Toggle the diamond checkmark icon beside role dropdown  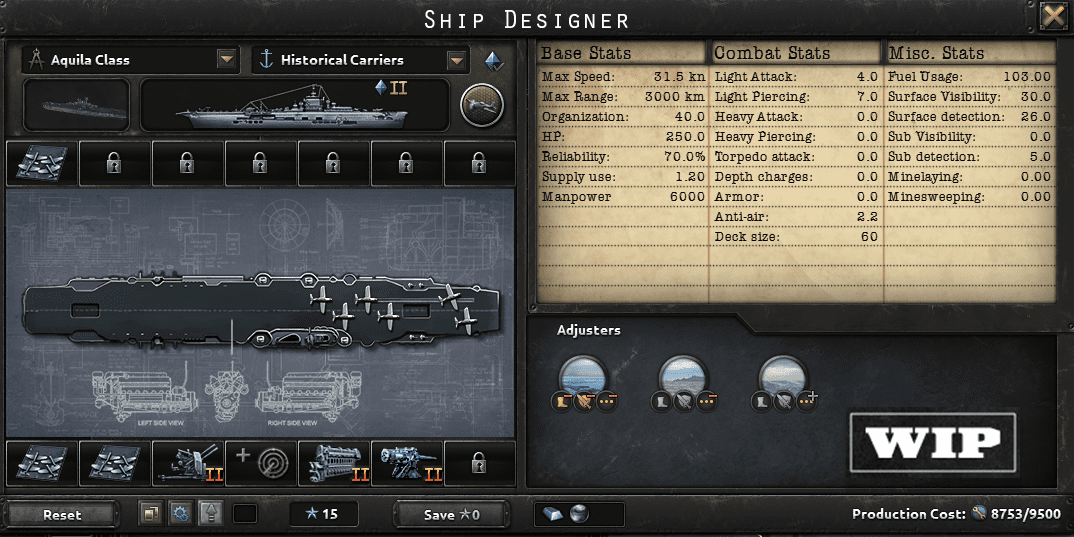coord(494,60)
